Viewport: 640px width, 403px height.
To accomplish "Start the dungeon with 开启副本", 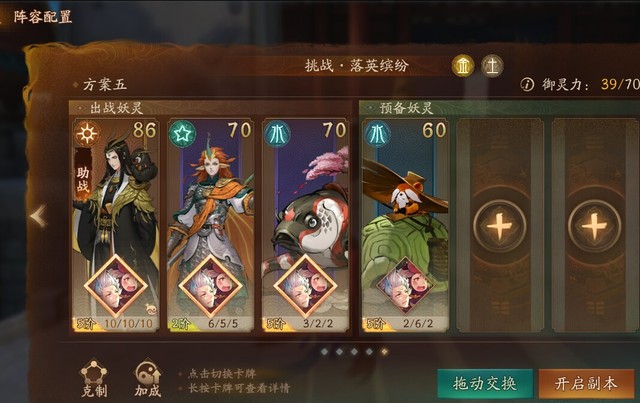I will pos(585,384).
